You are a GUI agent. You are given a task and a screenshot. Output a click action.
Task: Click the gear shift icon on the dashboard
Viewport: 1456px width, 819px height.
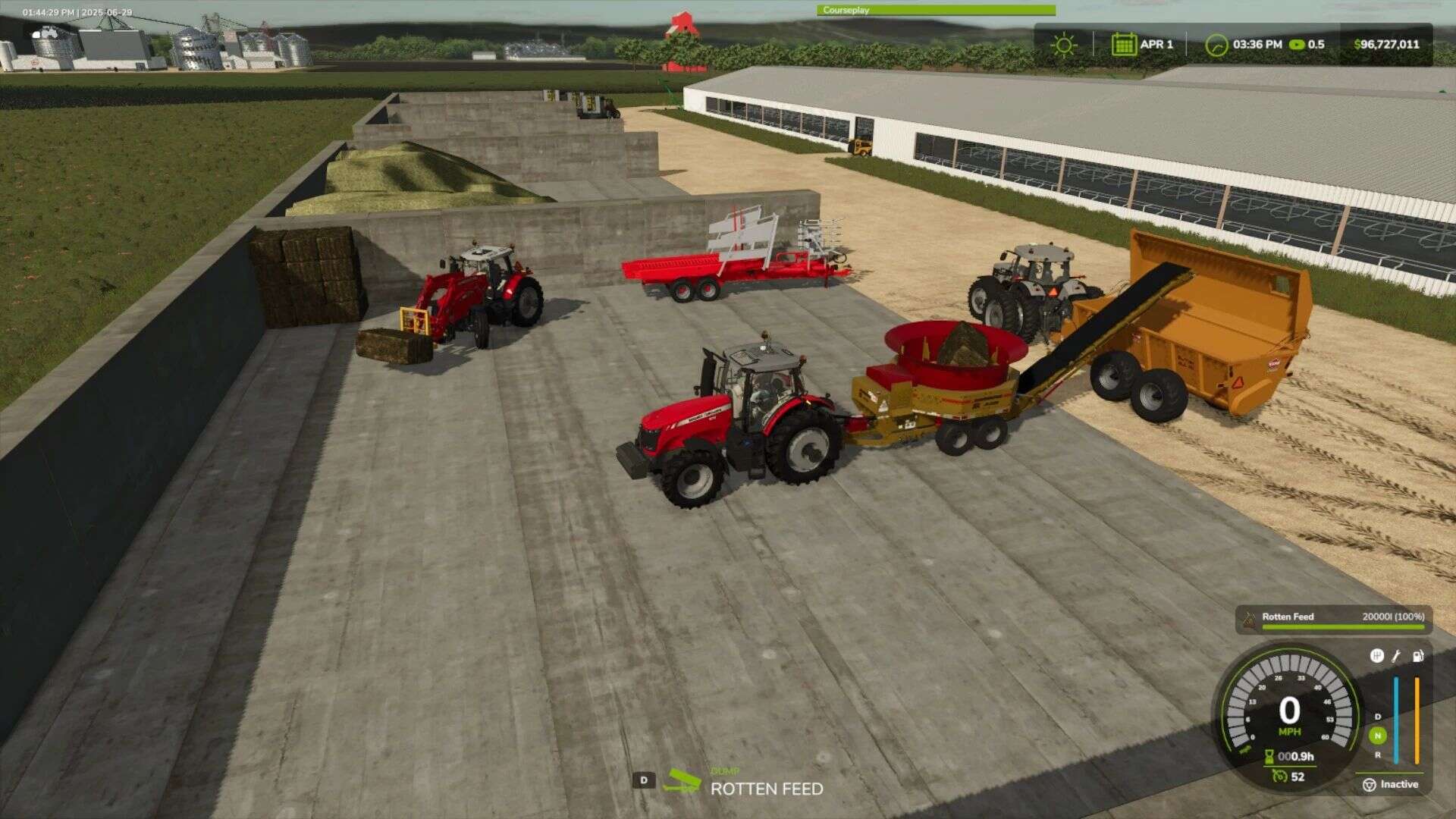pos(1376,657)
